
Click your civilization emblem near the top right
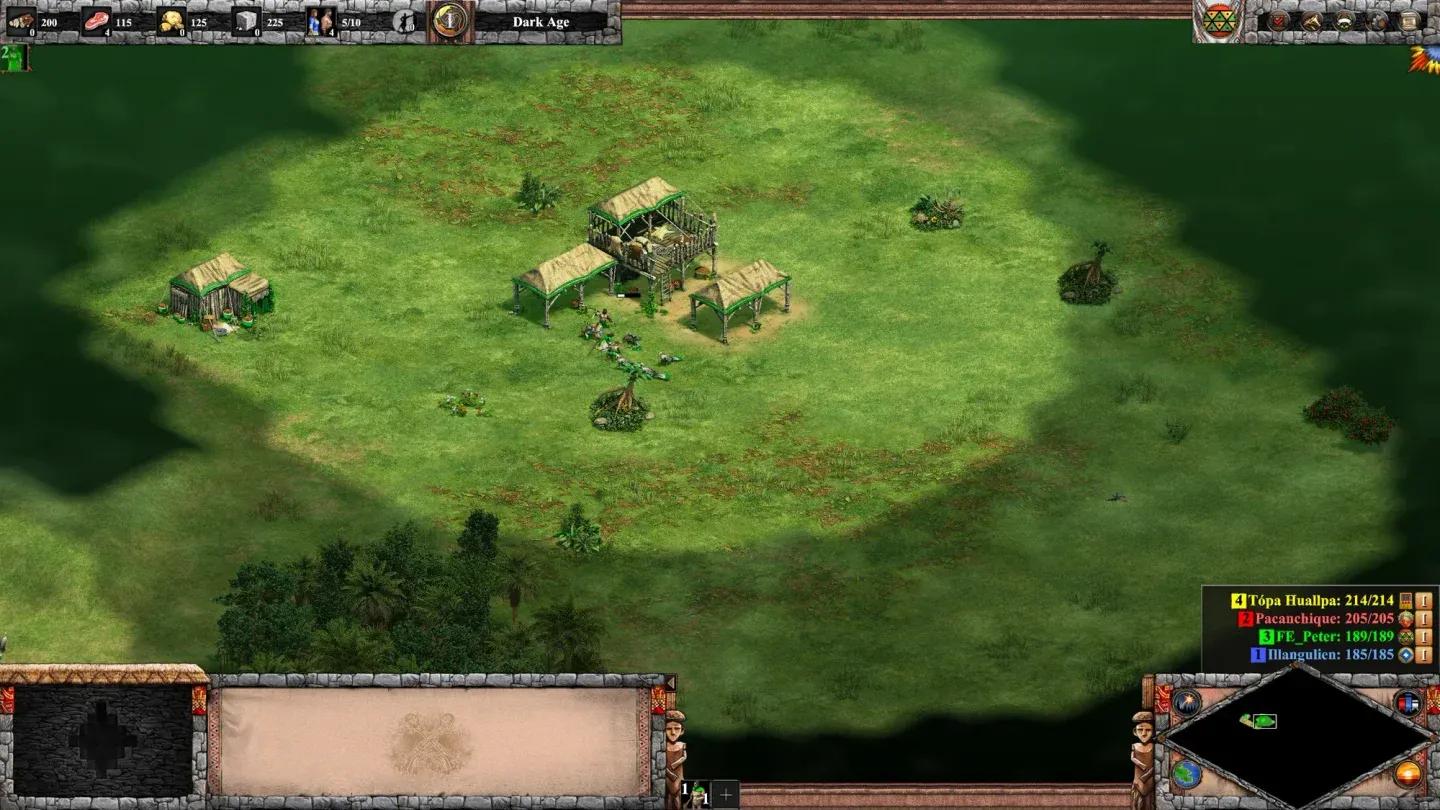point(1219,22)
